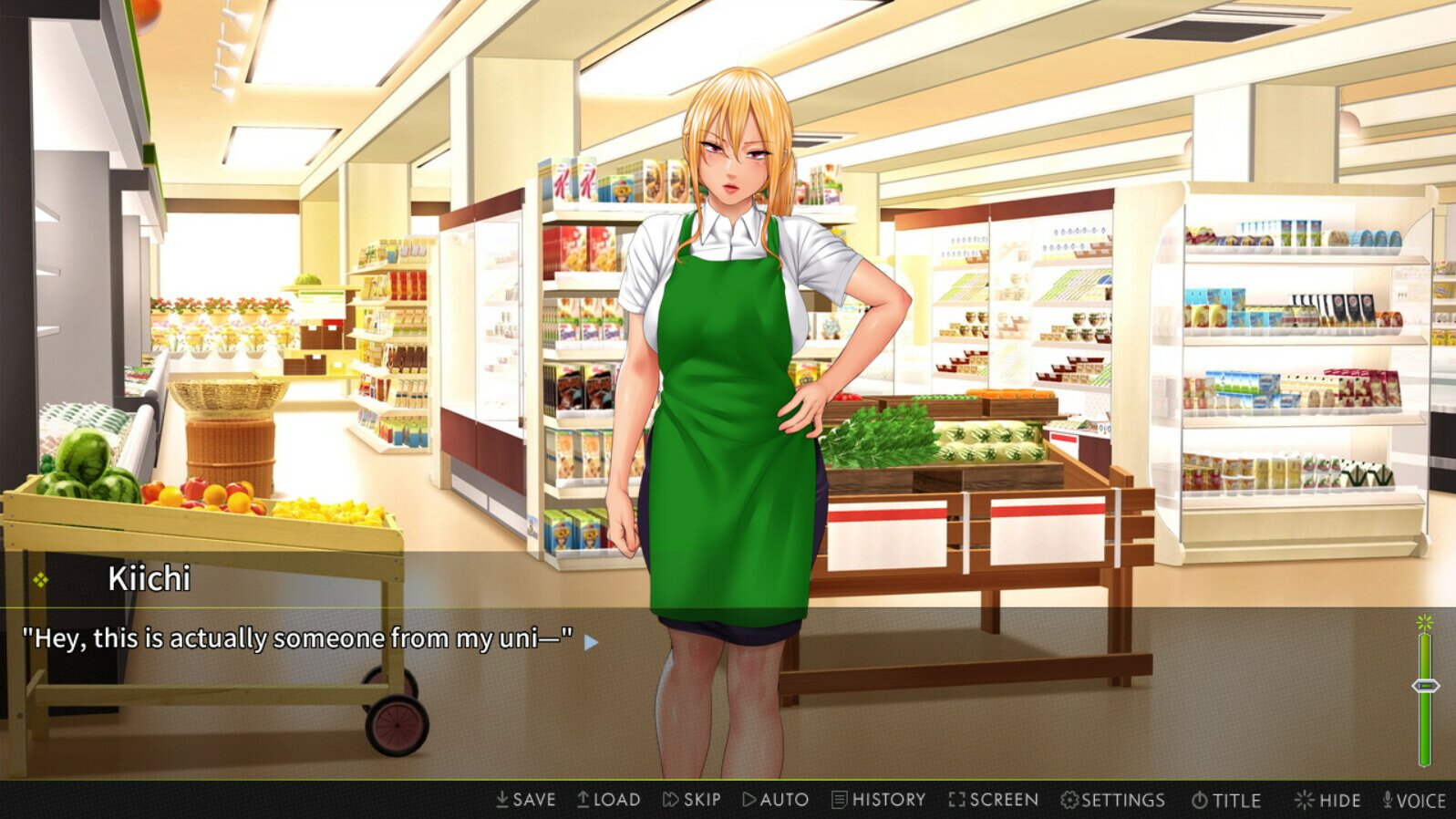Image resolution: width=1456 pixels, height=819 pixels.
Task: Click the SCREEN fullscreen brackets icon
Action: coord(956,799)
